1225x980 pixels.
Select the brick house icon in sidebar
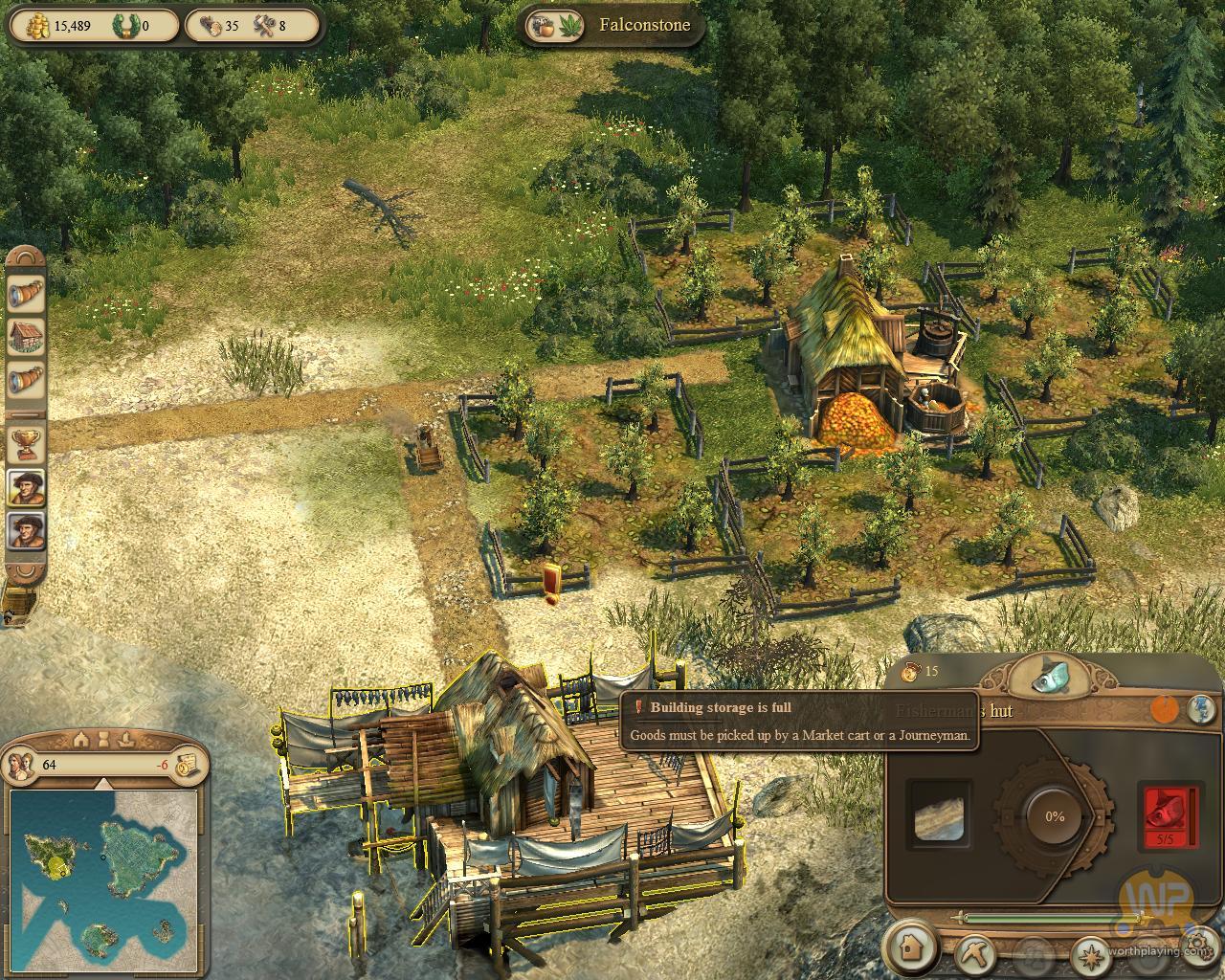pos(26,337)
